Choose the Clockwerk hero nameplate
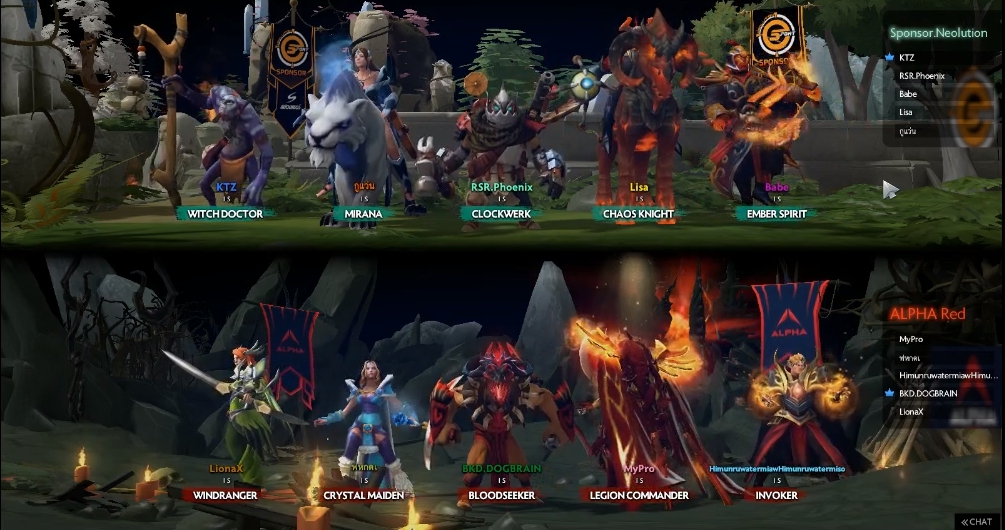The image size is (1005, 530). point(501,213)
